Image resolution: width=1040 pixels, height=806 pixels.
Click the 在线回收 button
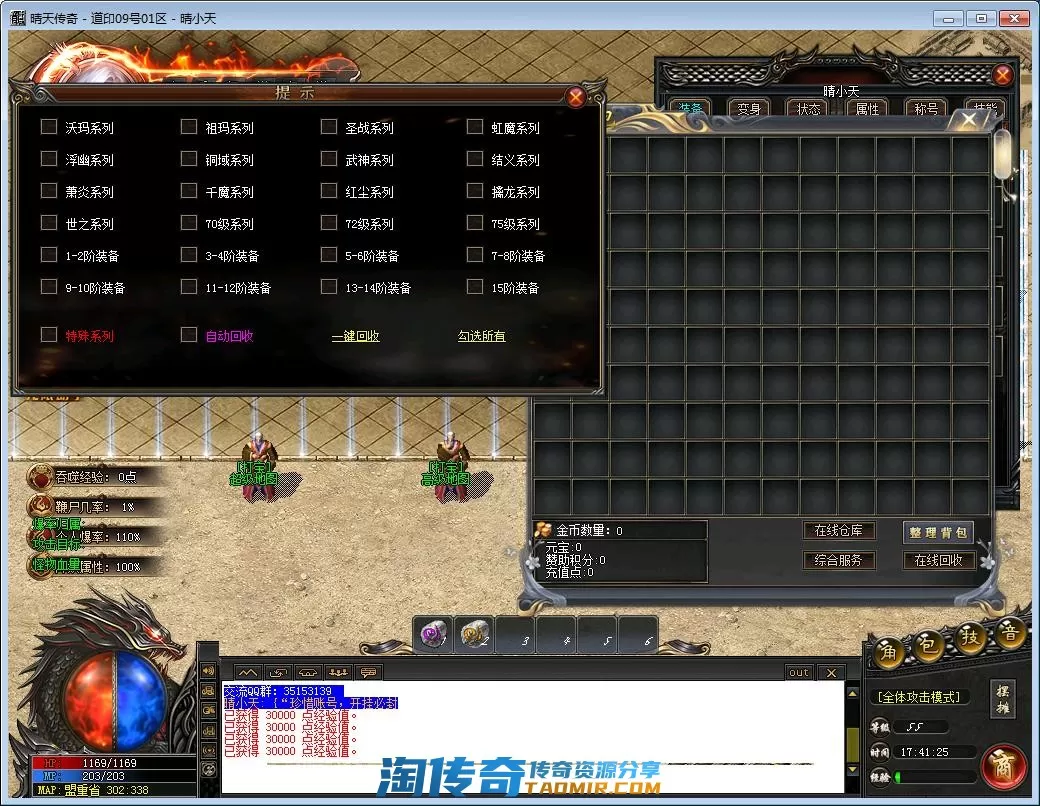(938, 561)
